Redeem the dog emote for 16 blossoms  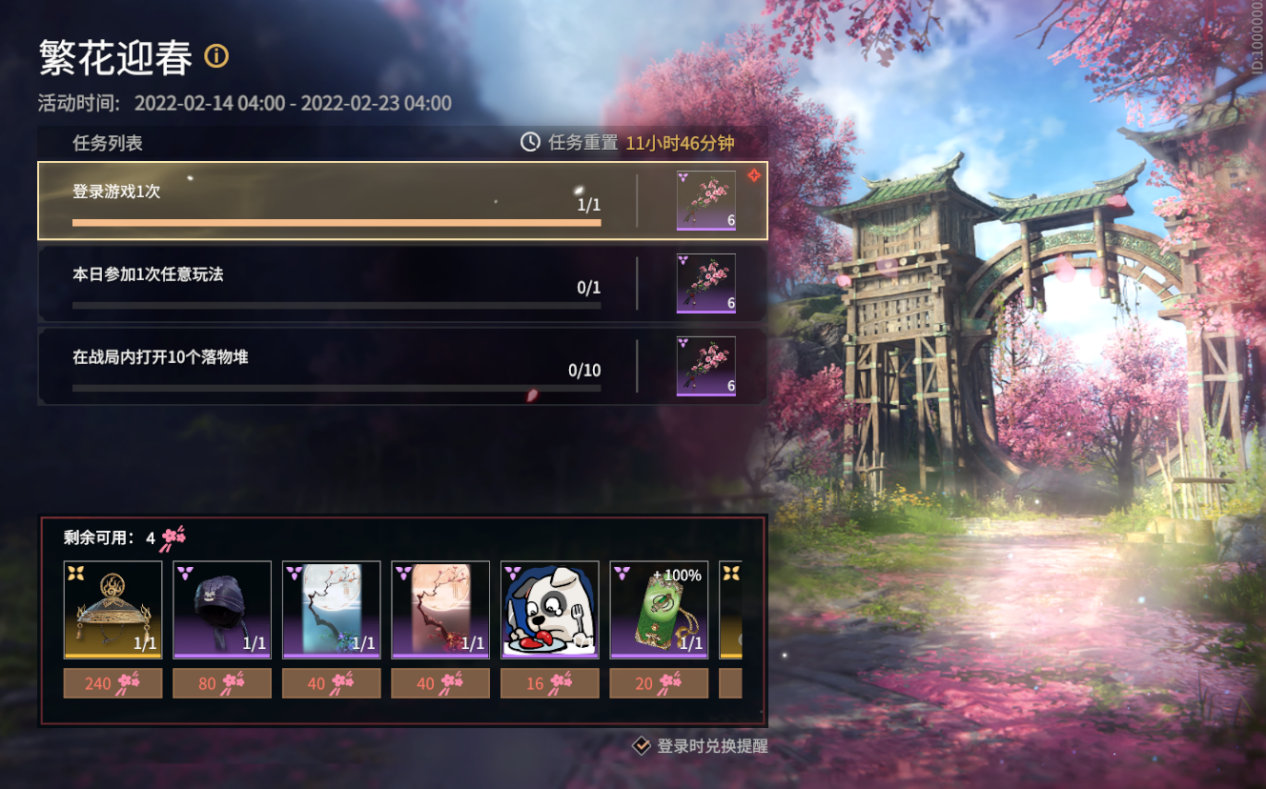coord(549,683)
